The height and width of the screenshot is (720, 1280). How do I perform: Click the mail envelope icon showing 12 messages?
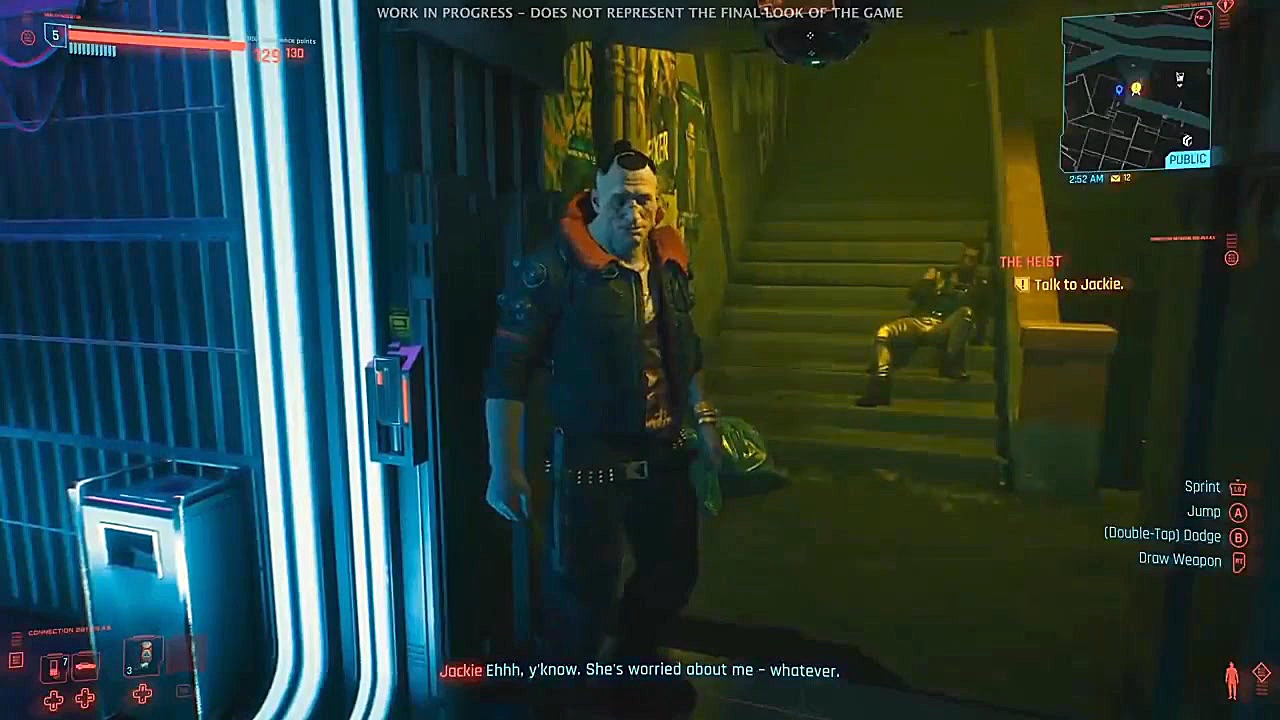pyautogui.click(x=1115, y=178)
